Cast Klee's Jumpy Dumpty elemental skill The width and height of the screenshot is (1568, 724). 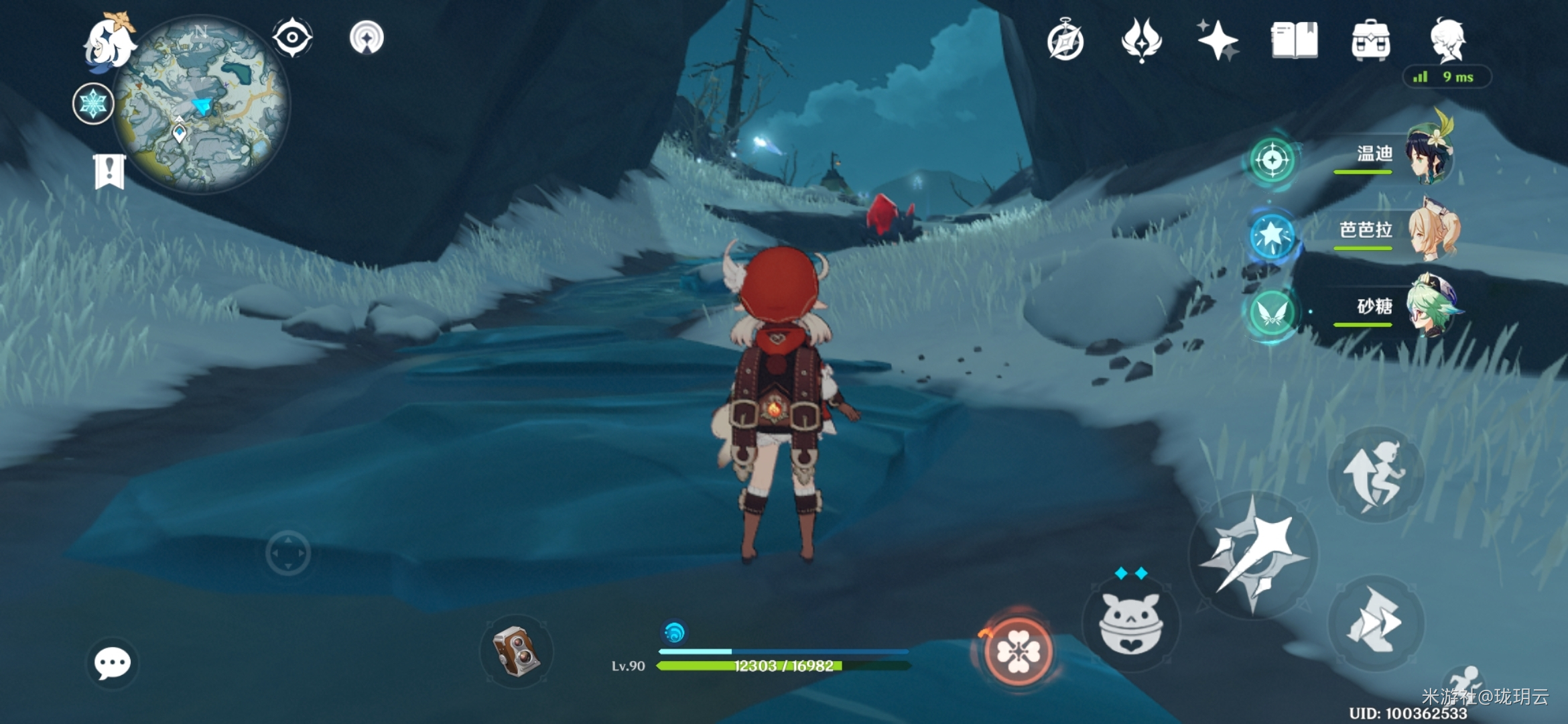coord(1131,625)
